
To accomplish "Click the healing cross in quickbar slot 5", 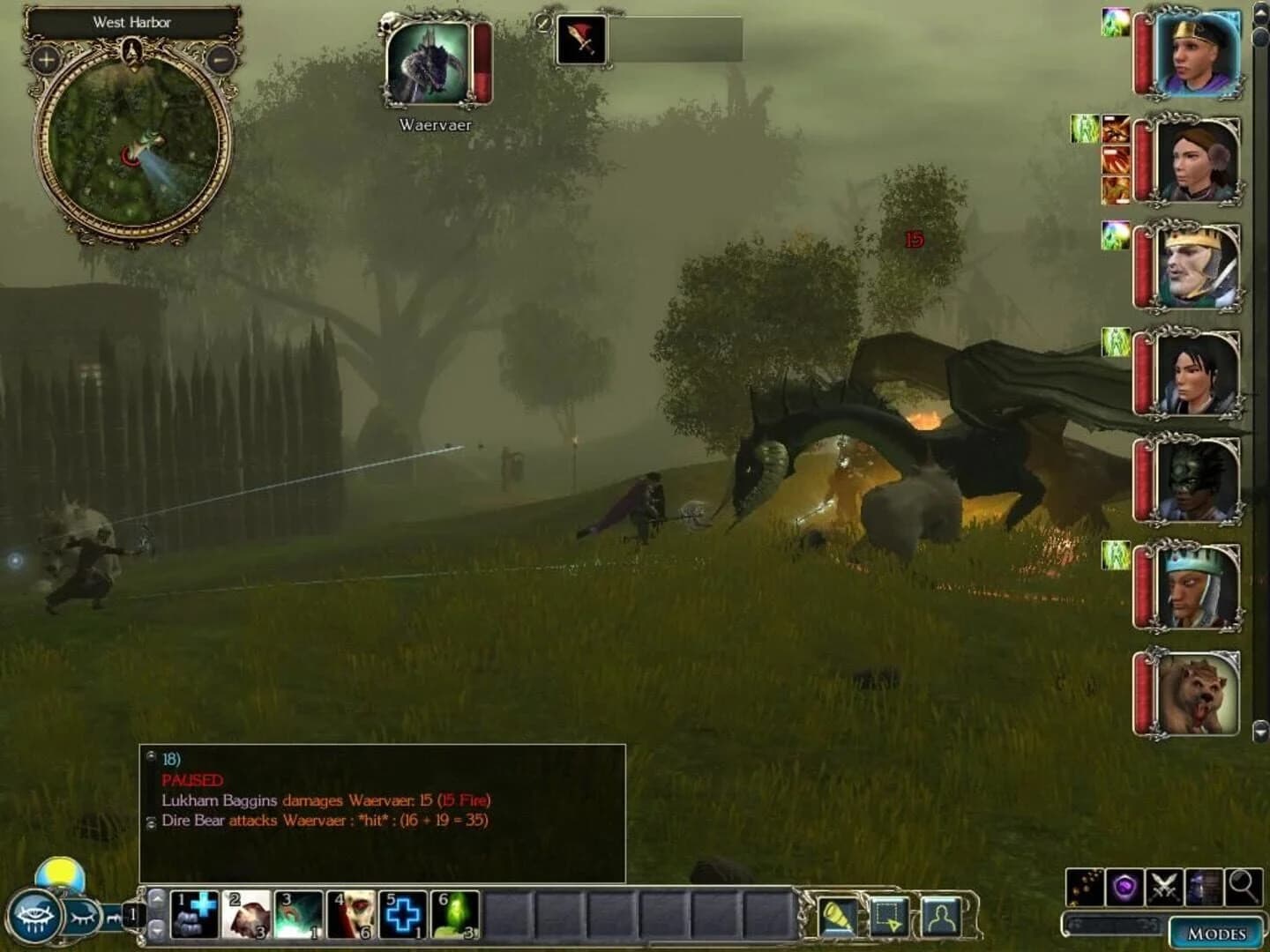I will (403, 912).
